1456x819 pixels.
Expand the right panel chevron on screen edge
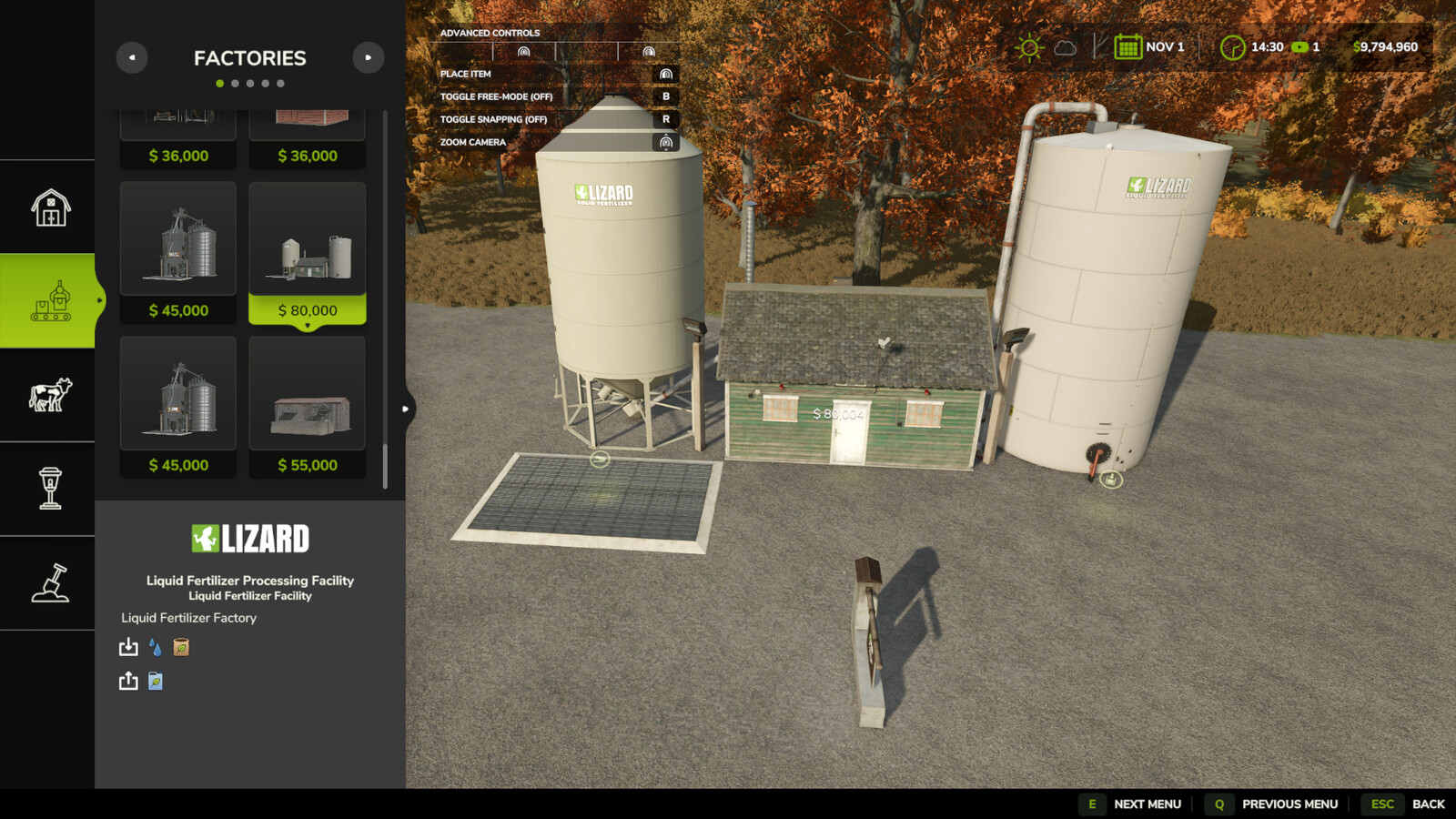(x=404, y=409)
